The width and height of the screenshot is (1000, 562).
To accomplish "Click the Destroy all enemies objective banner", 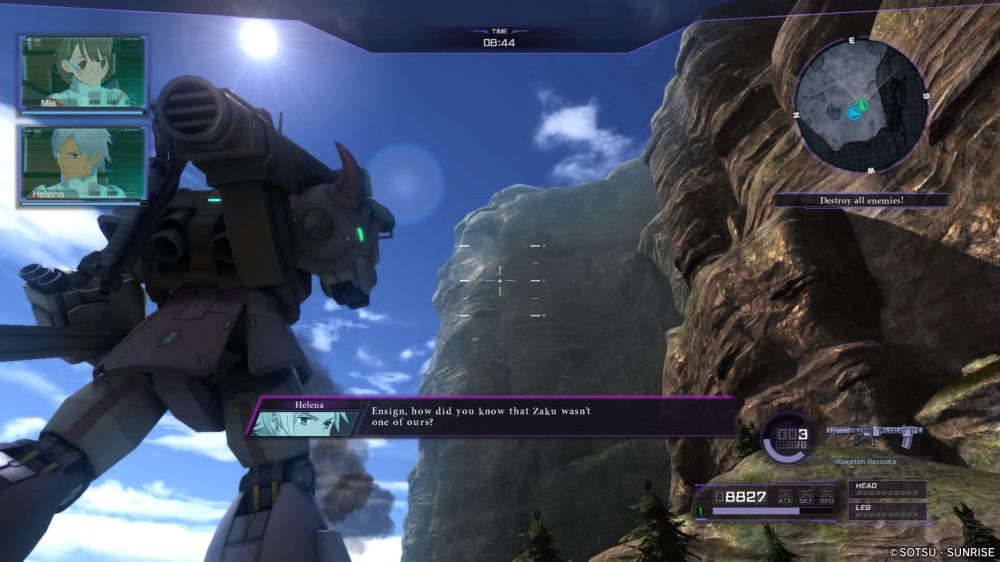I will (860, 200).
